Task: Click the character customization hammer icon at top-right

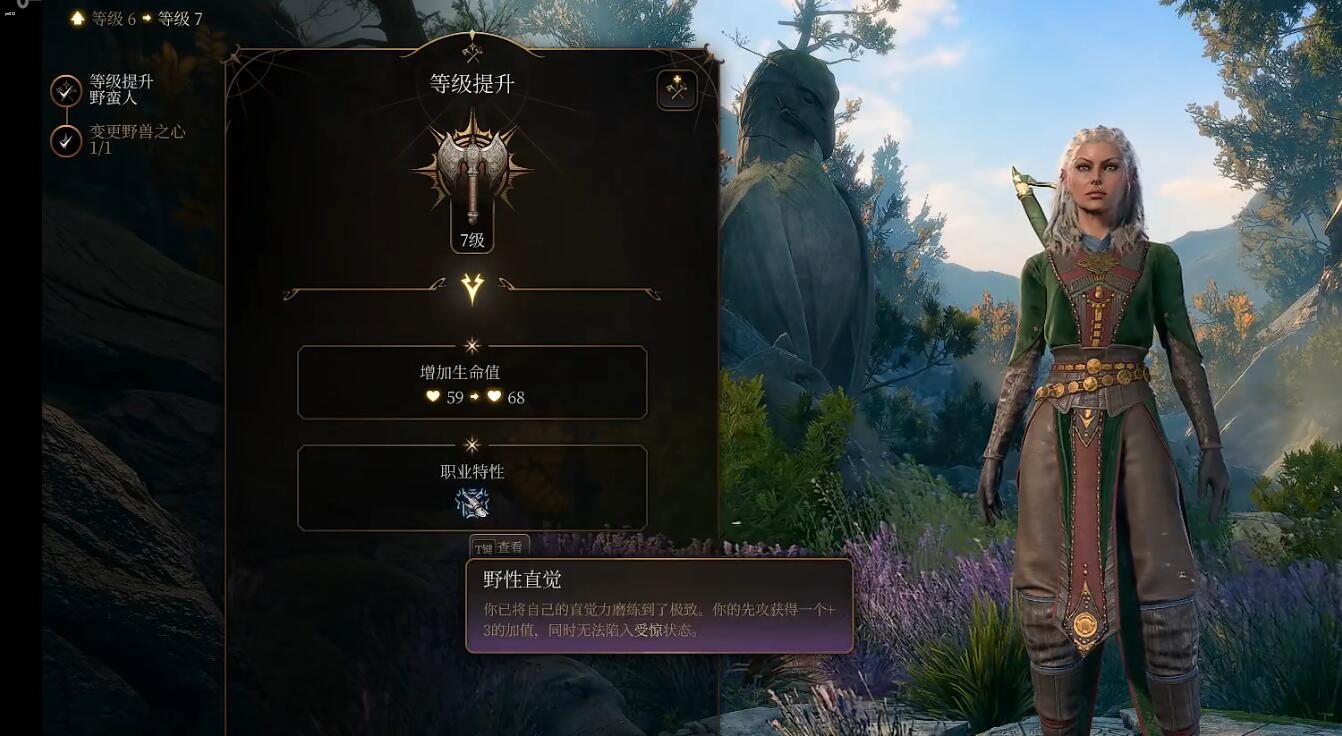Action: tap(675, 89)
